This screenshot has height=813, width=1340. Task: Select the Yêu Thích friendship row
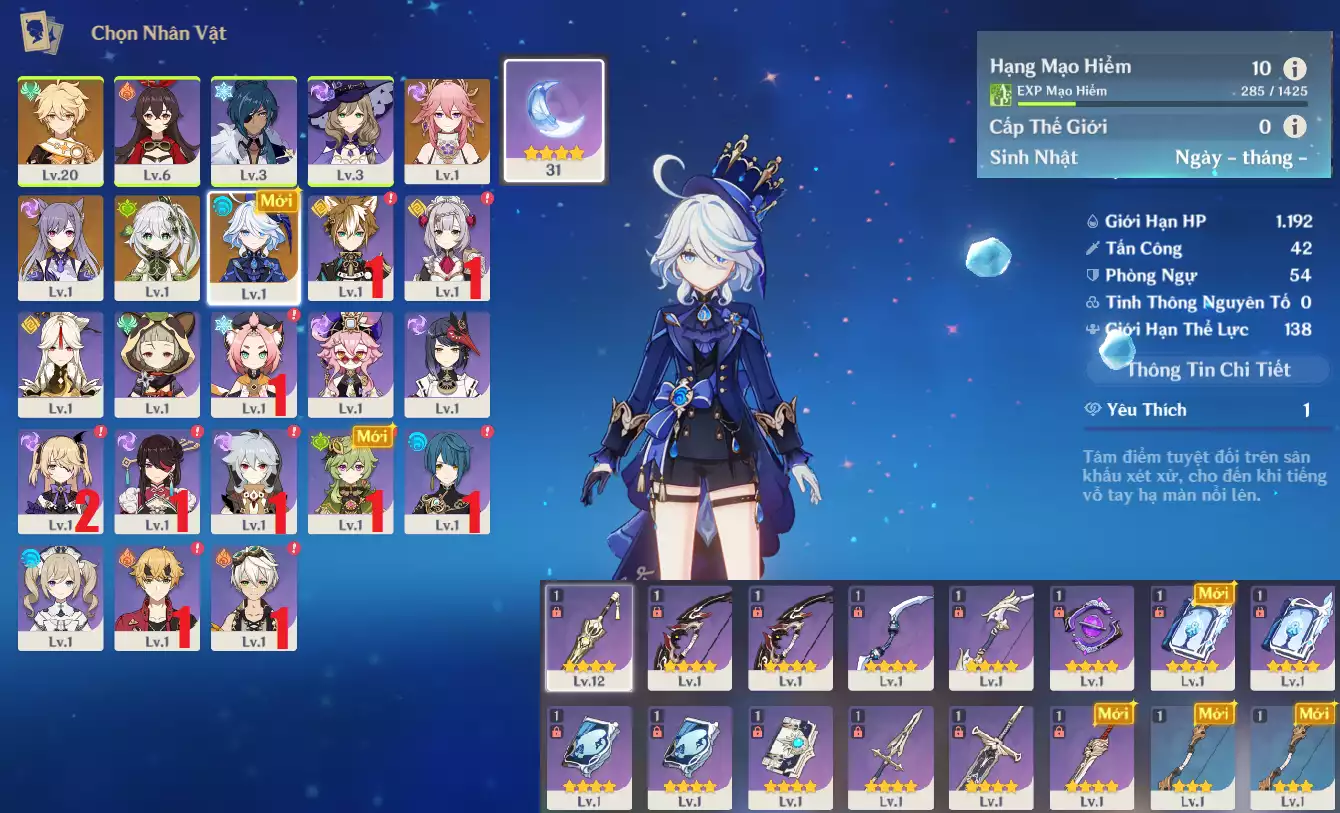[1207, 410]
